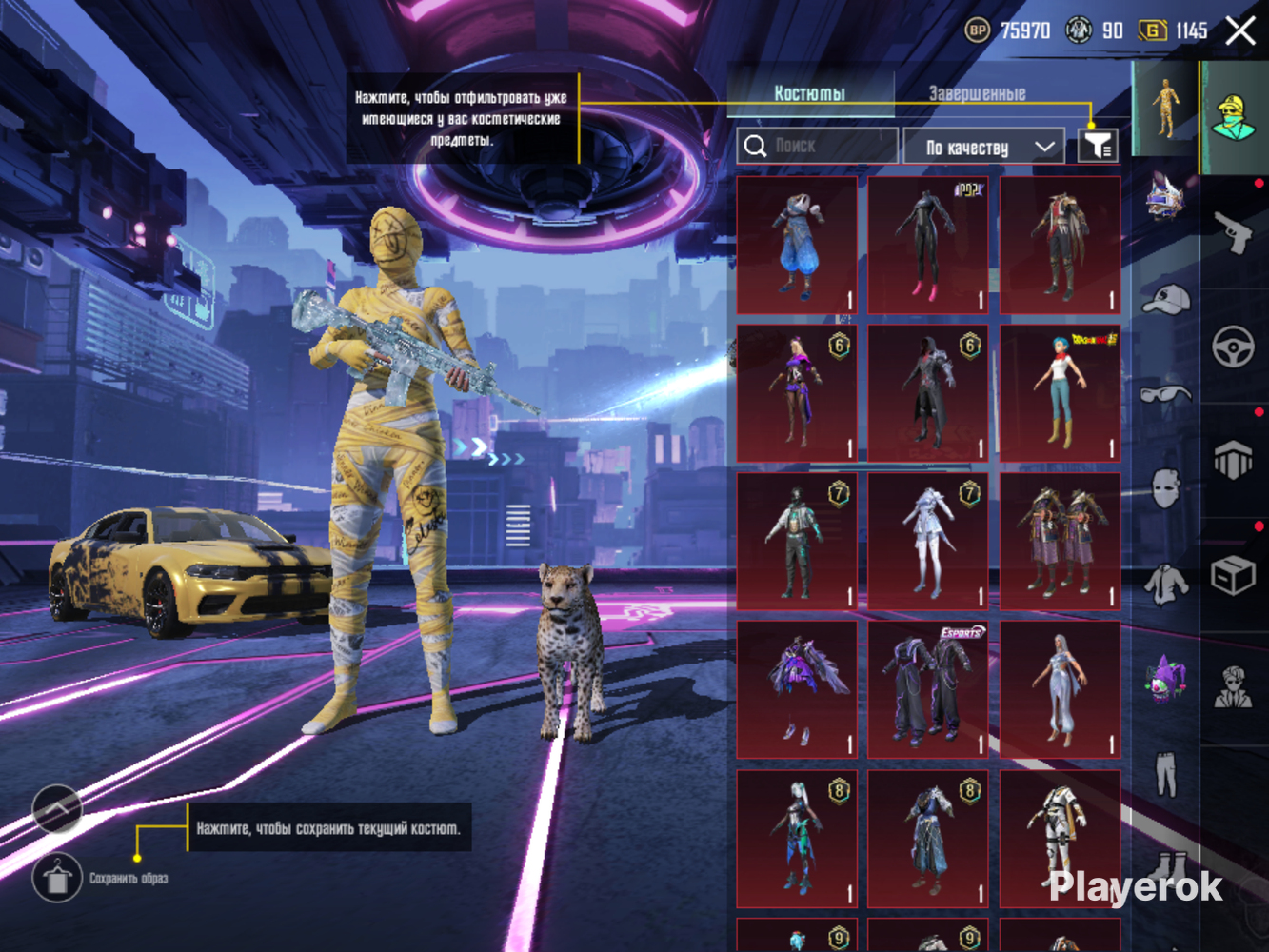Select the level 7 white outfit
Screen dimensions: 1269x952
(928, 541)
